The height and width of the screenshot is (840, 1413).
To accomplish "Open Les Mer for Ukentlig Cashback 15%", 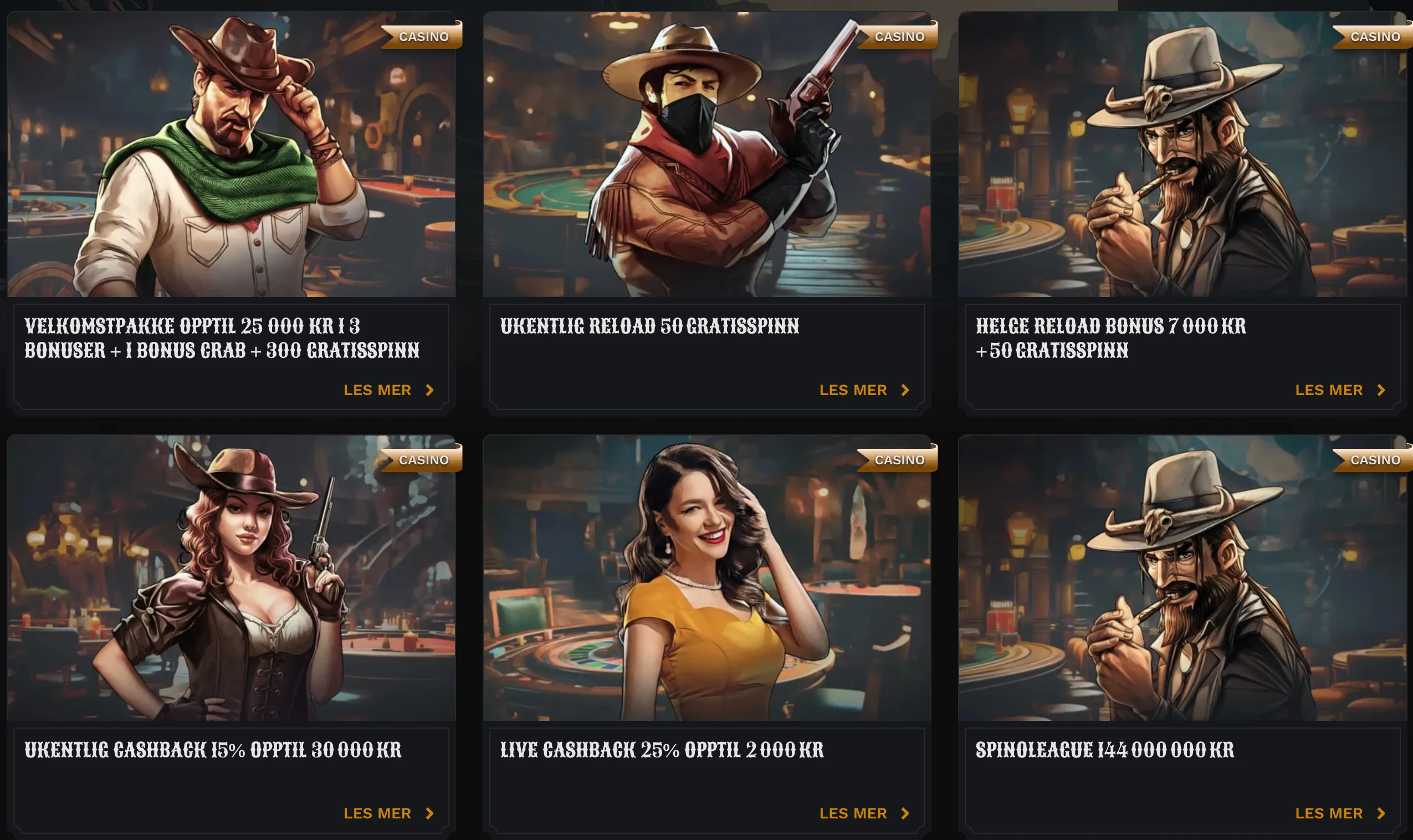I will click(x=388, y=813).
